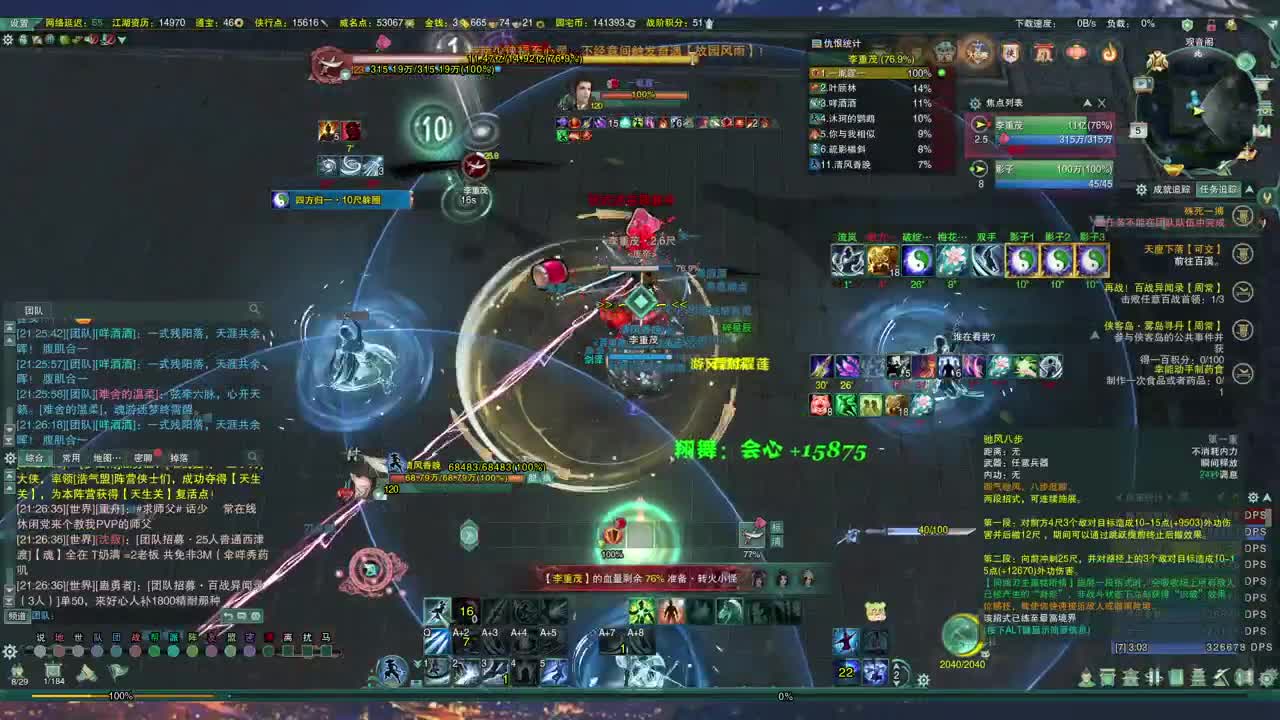Image resolution: width=1280 pixels, height=720 pixels.
Task: Click the gear icon beside 成就追踪
Action: click(1142, 189)
